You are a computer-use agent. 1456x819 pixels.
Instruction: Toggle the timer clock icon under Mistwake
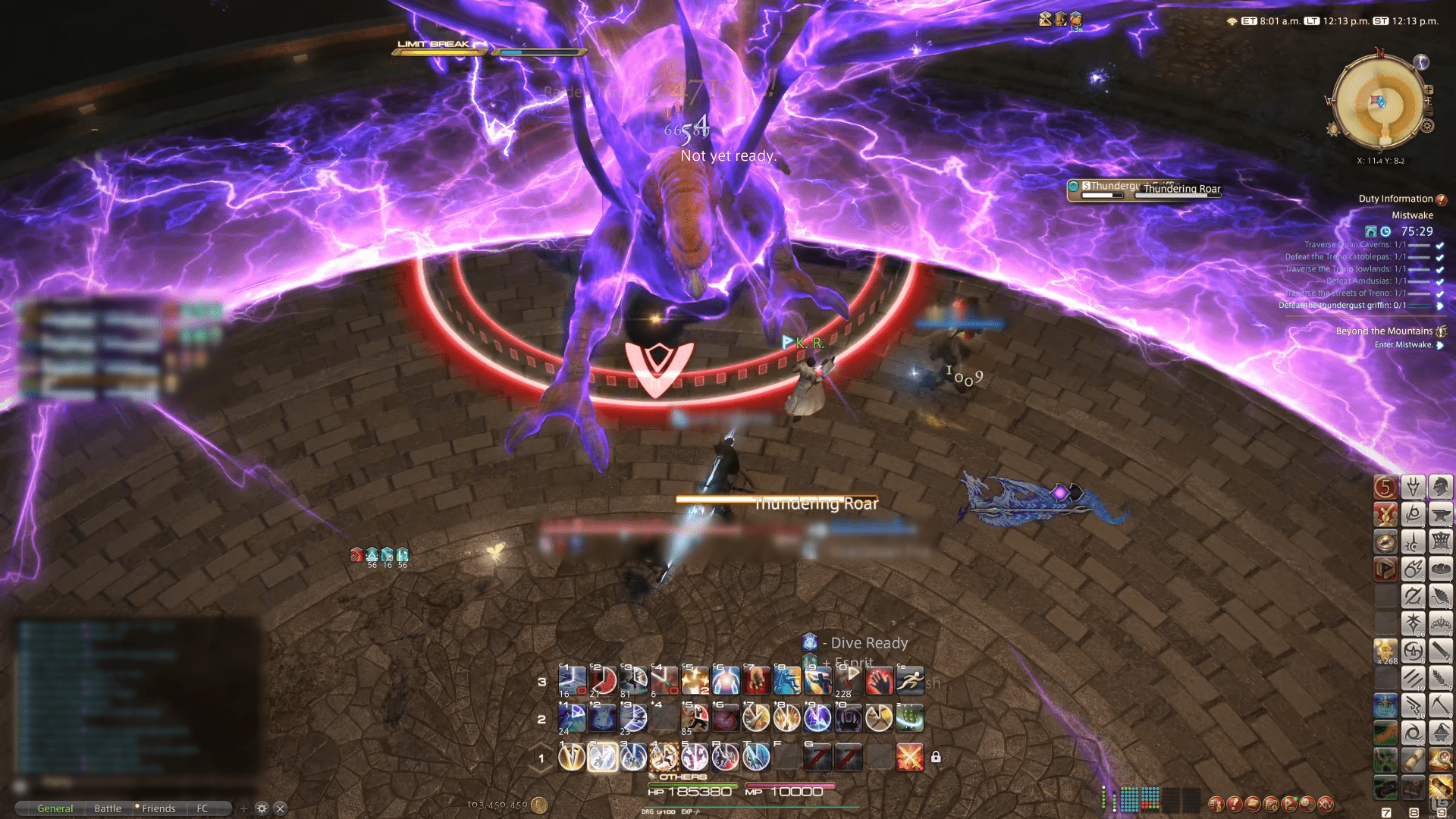(x=1385, y=231)
